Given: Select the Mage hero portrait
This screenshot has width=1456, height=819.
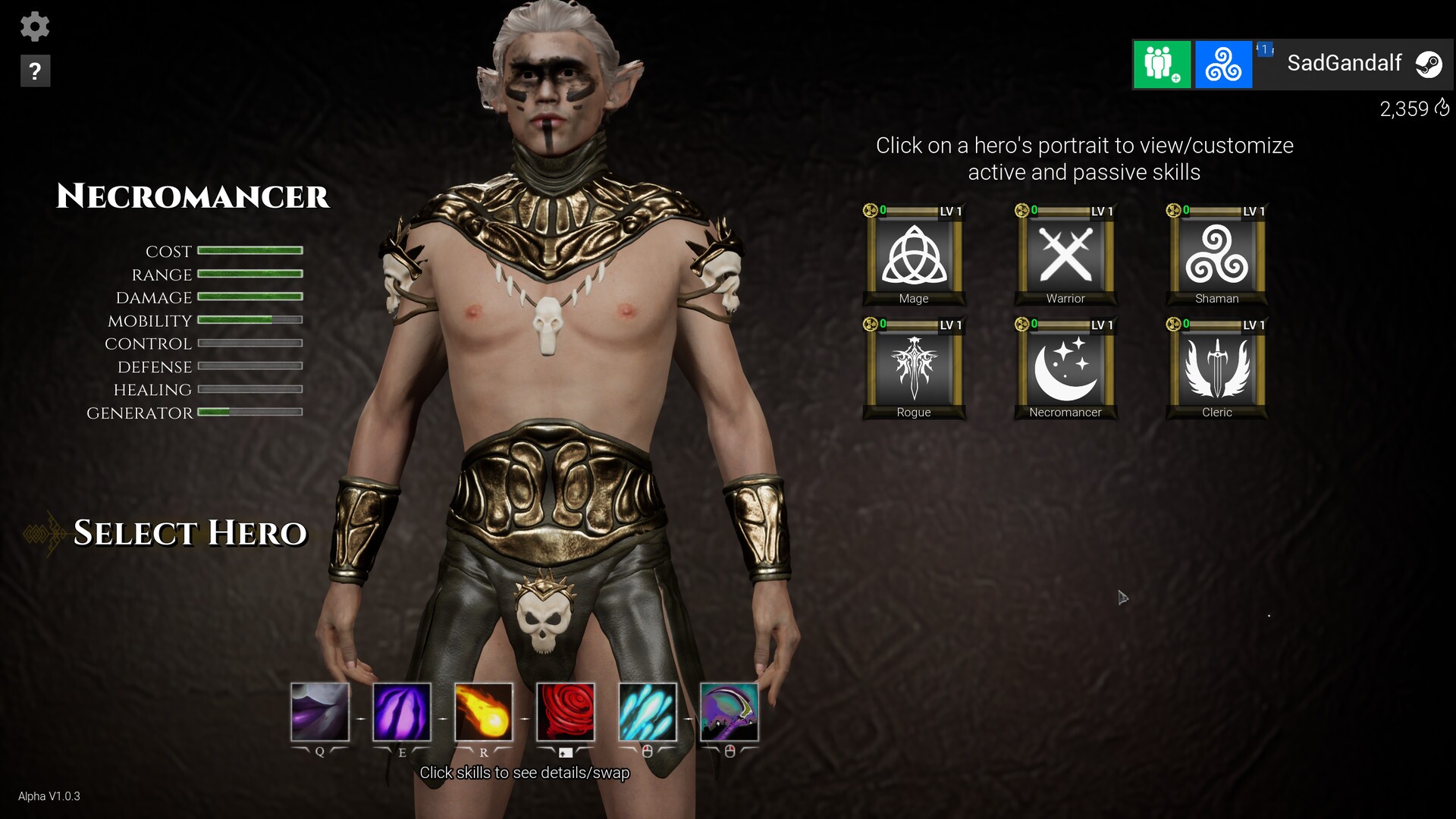Looking at the screenshot, I should point(914,256).
